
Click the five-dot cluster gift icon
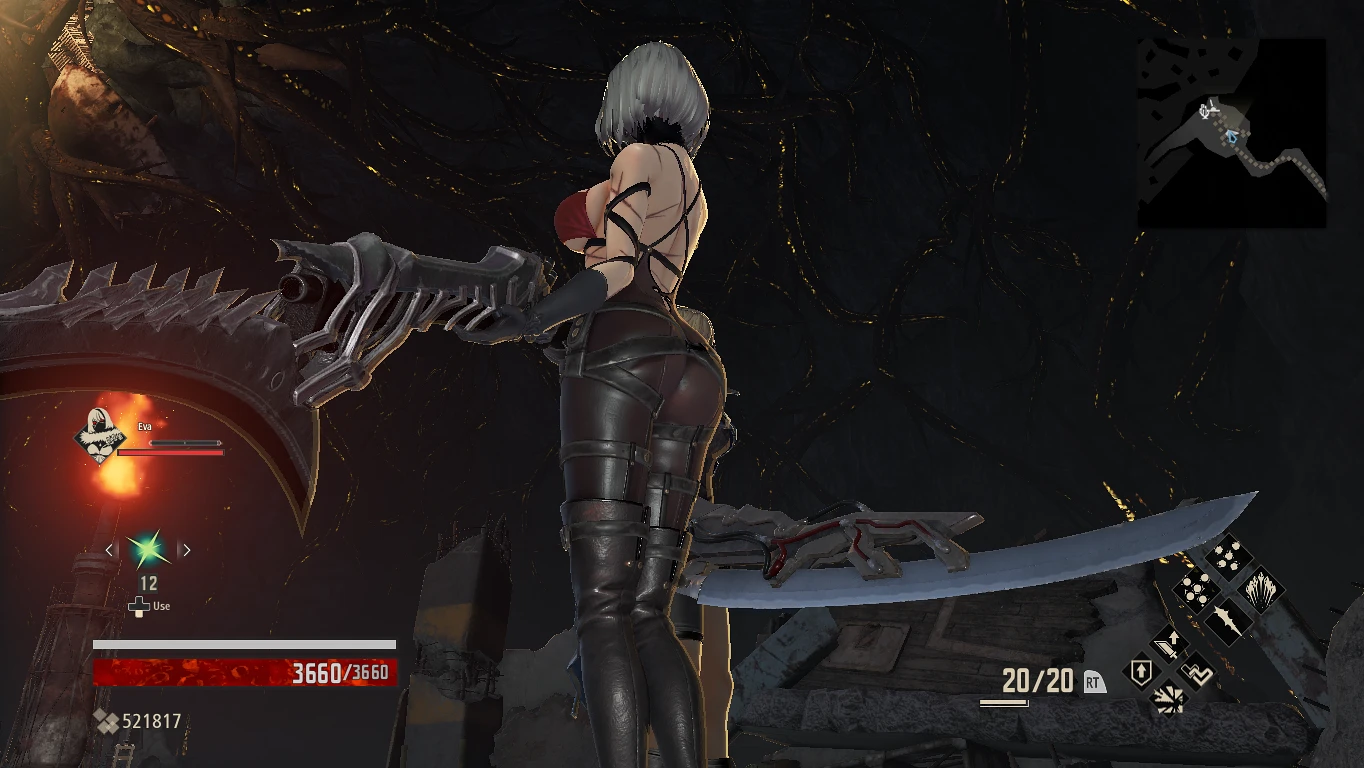1197,590
